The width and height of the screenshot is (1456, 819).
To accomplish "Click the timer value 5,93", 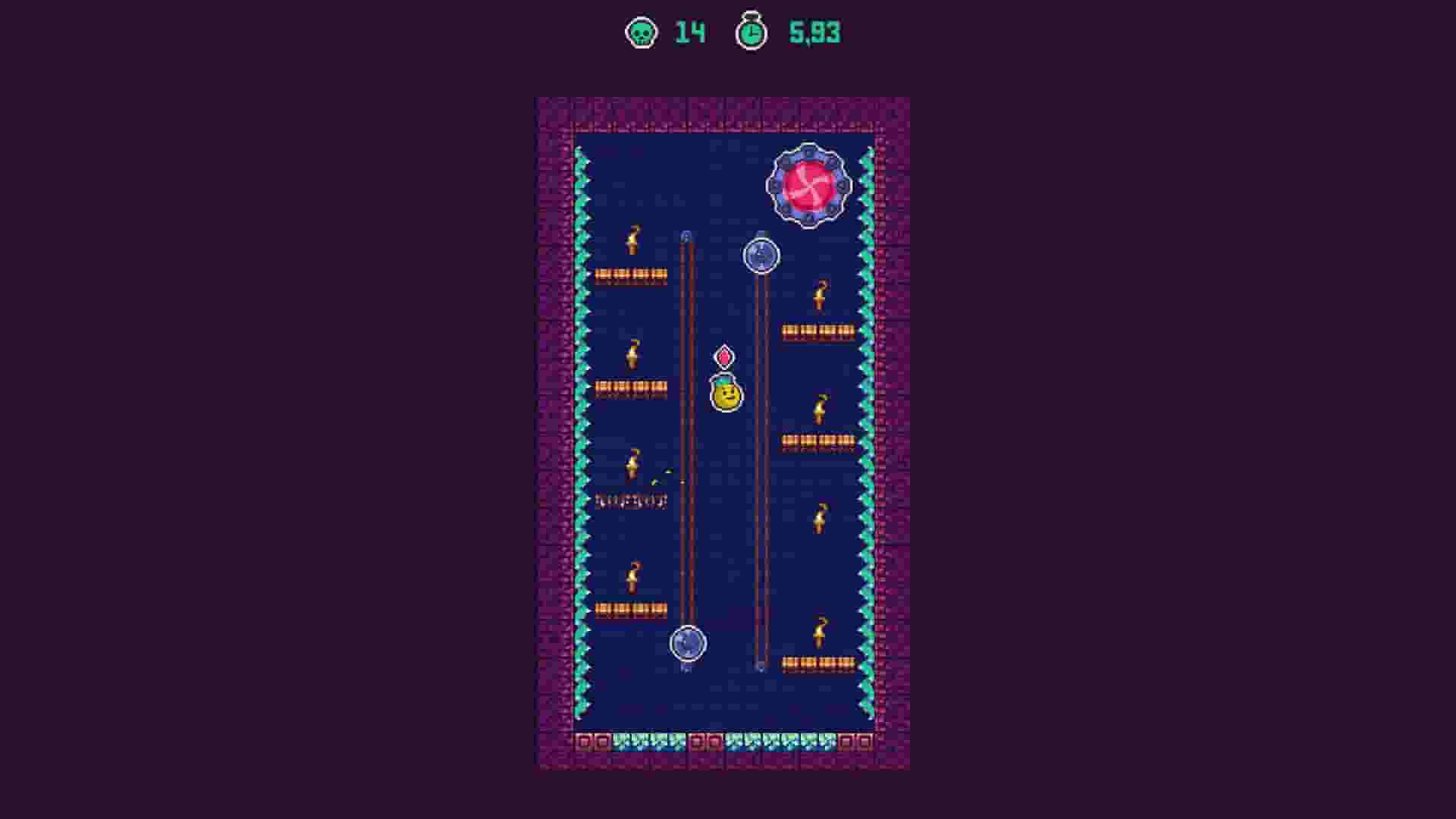I will click(x=814, y=33).
